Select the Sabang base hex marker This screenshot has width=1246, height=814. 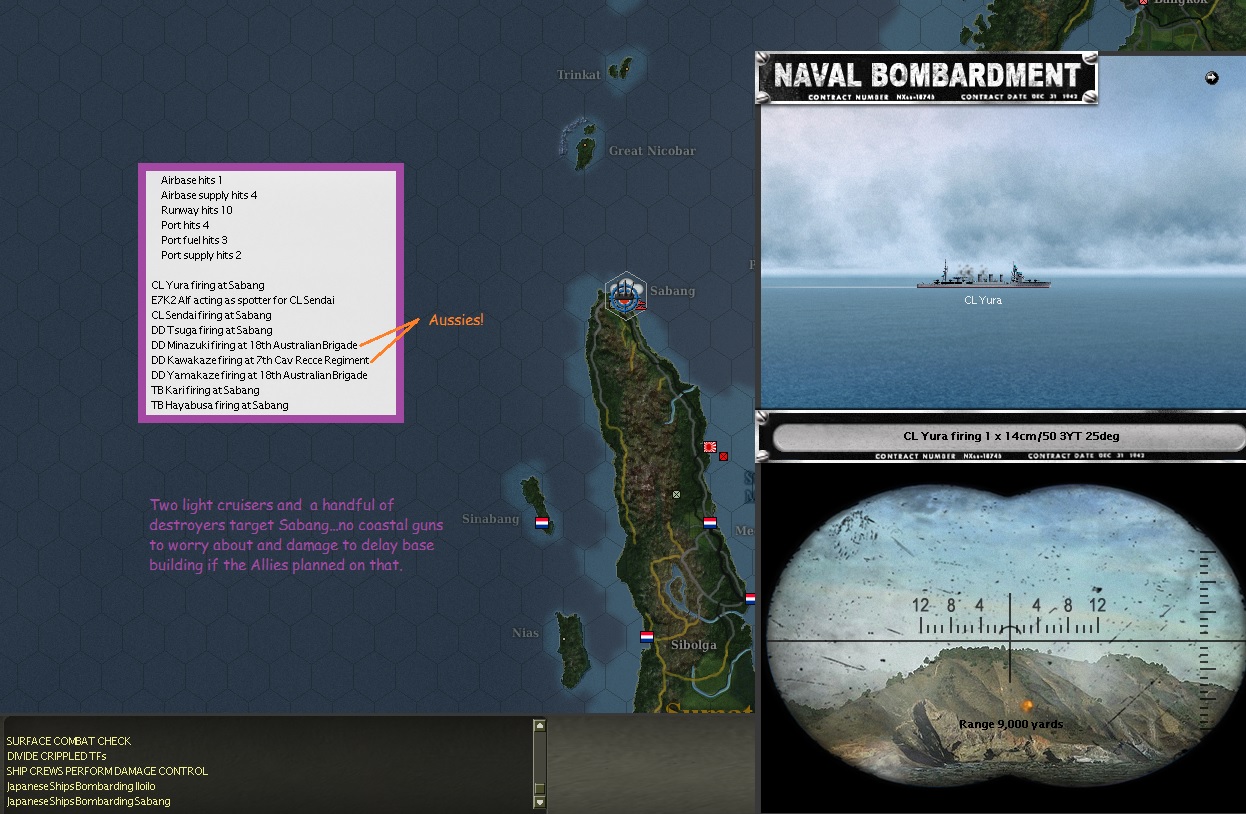point(626,292)
